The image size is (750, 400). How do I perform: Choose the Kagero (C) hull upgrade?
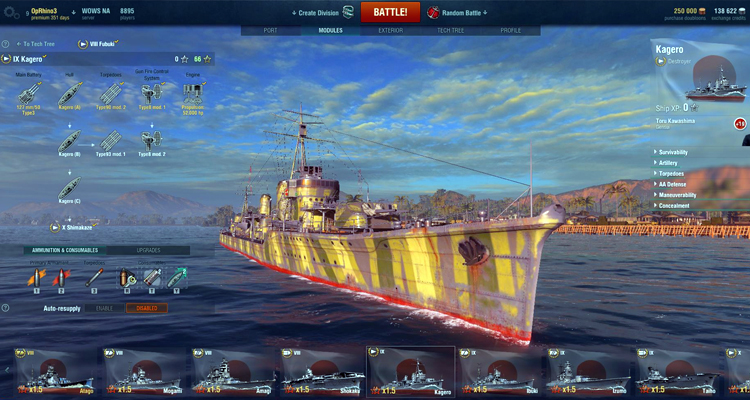69,188
